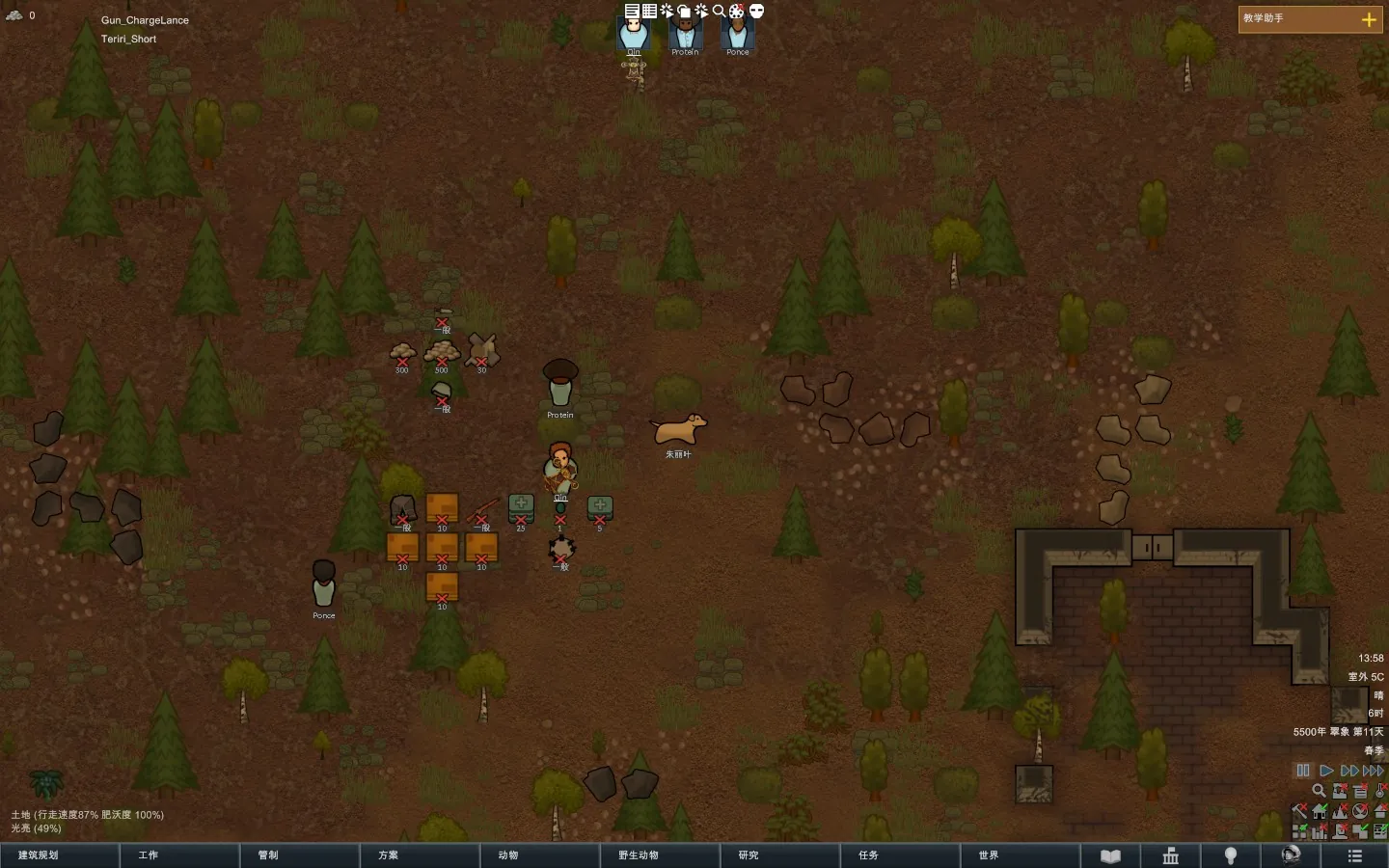Open the main menu list icon

tap(1354, 855)
